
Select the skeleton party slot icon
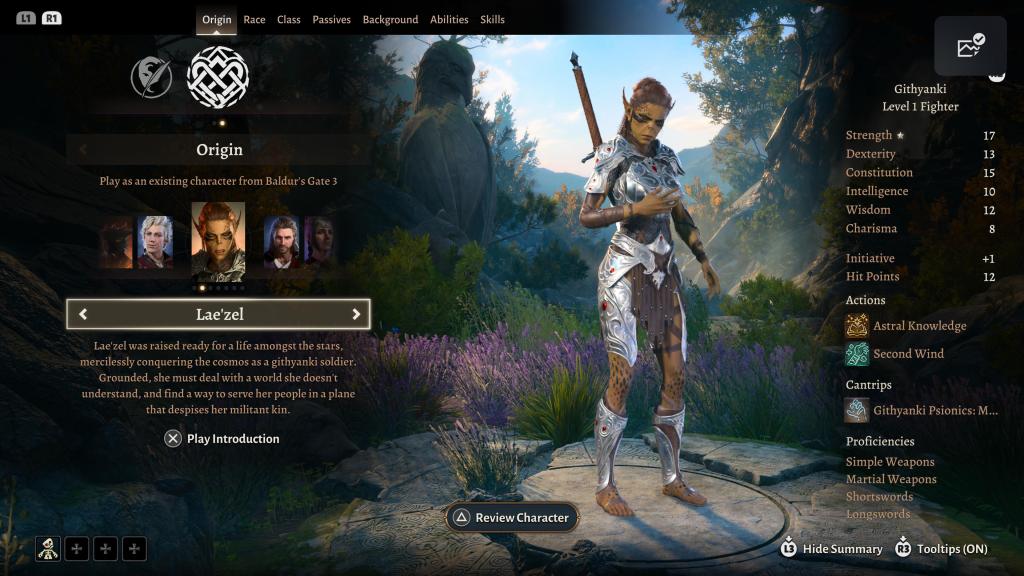point(48,548)
